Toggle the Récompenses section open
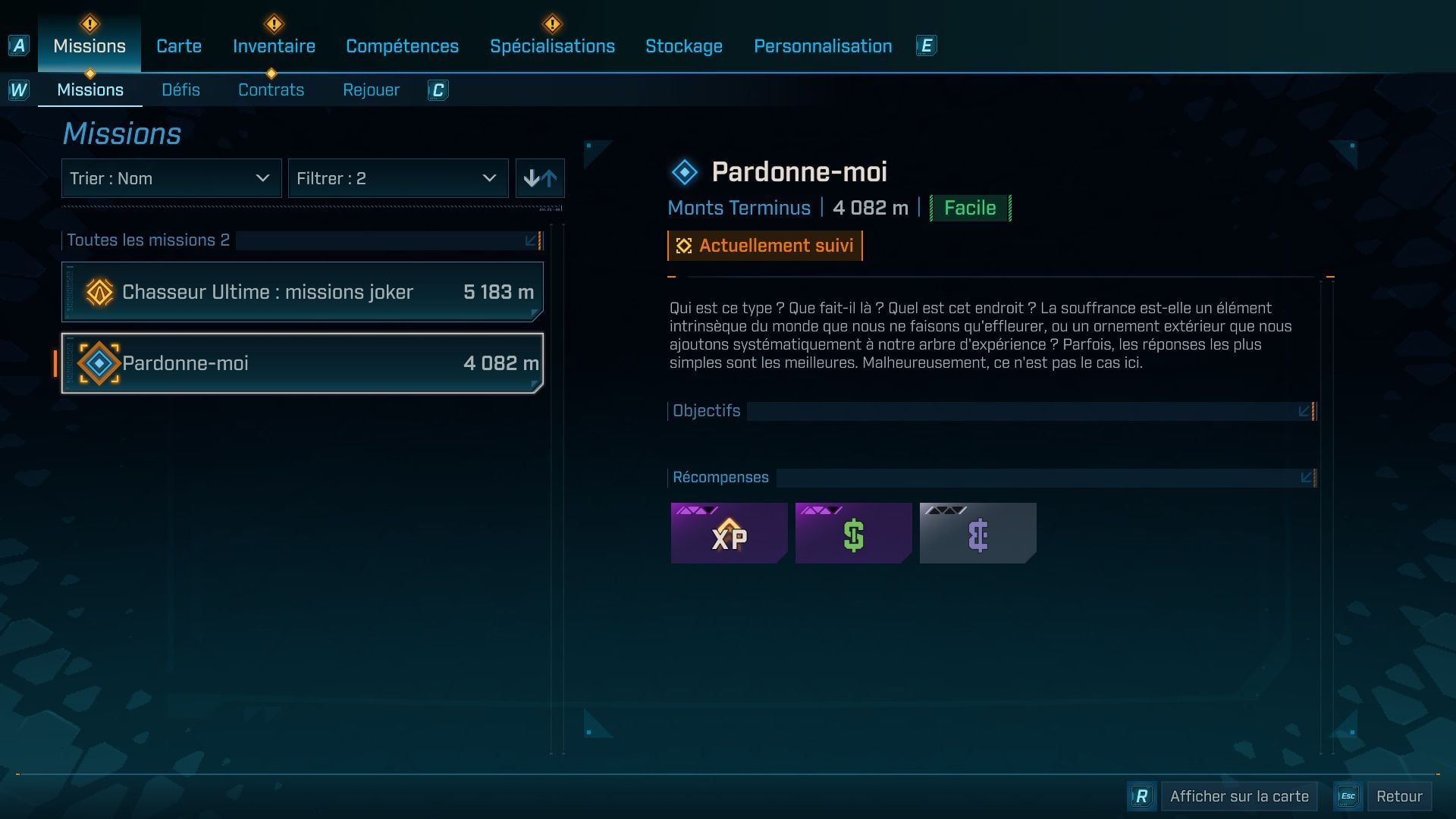This screenshot has width=1456, height=819. 1307,477
